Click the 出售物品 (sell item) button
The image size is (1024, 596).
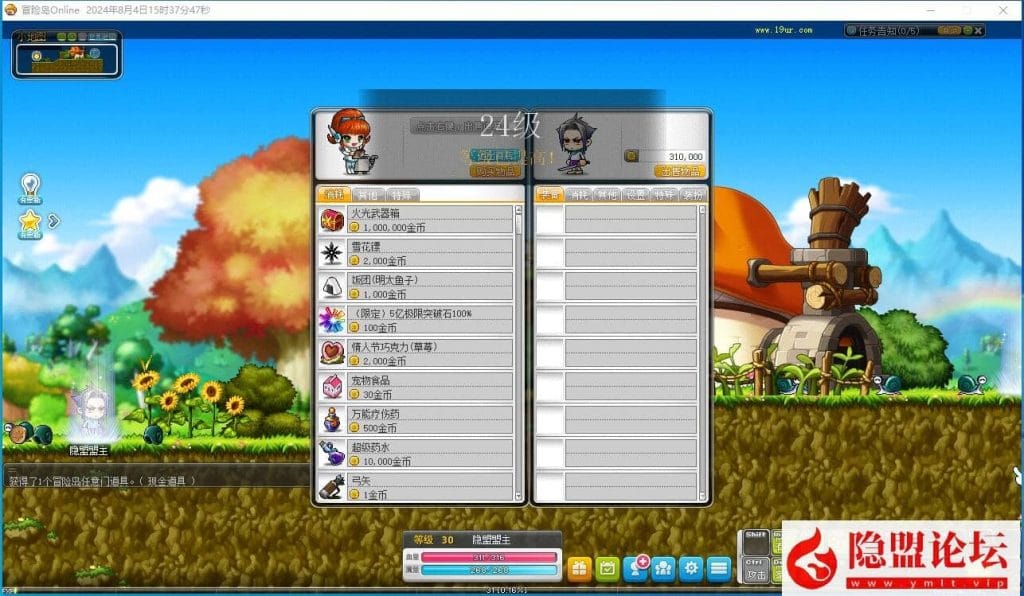pyautogui.click(x=680, y=171)
